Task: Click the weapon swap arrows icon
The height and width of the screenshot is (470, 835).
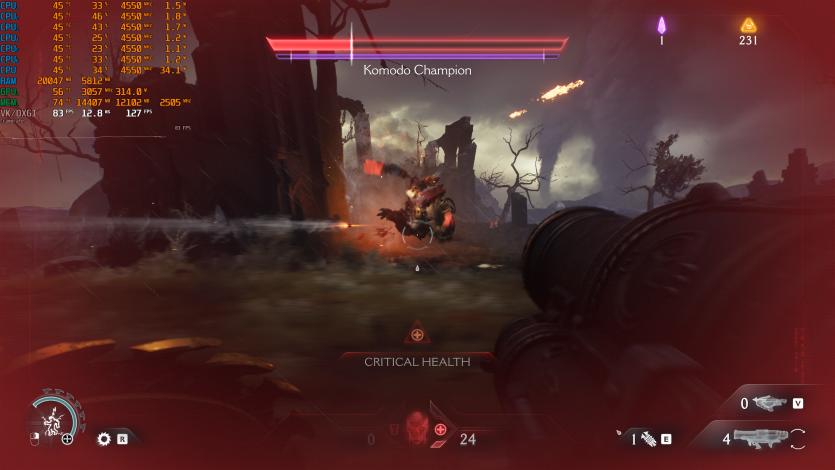Action: [798, 437]
